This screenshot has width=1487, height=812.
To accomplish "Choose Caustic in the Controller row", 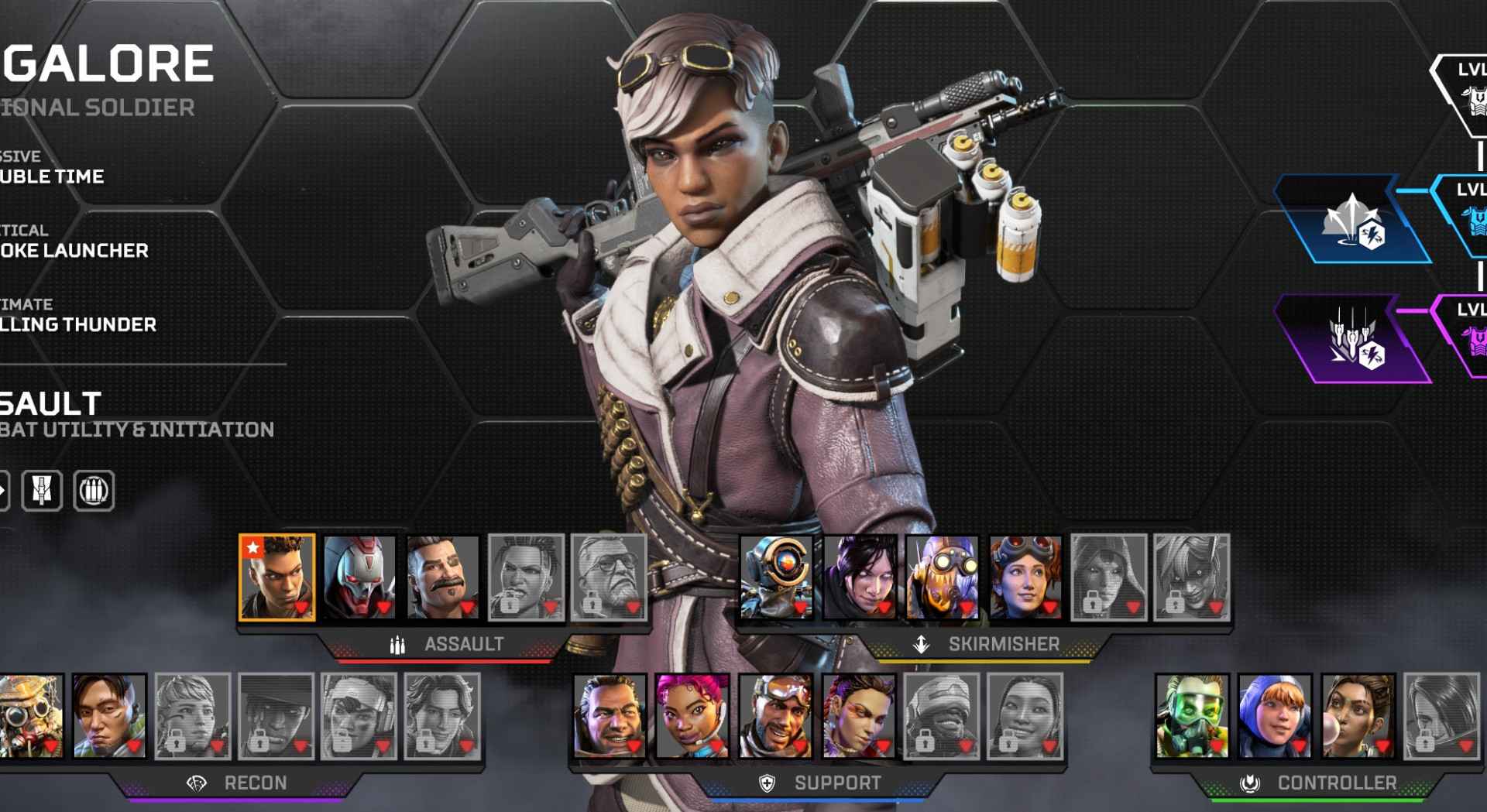I will point(1192,716).
